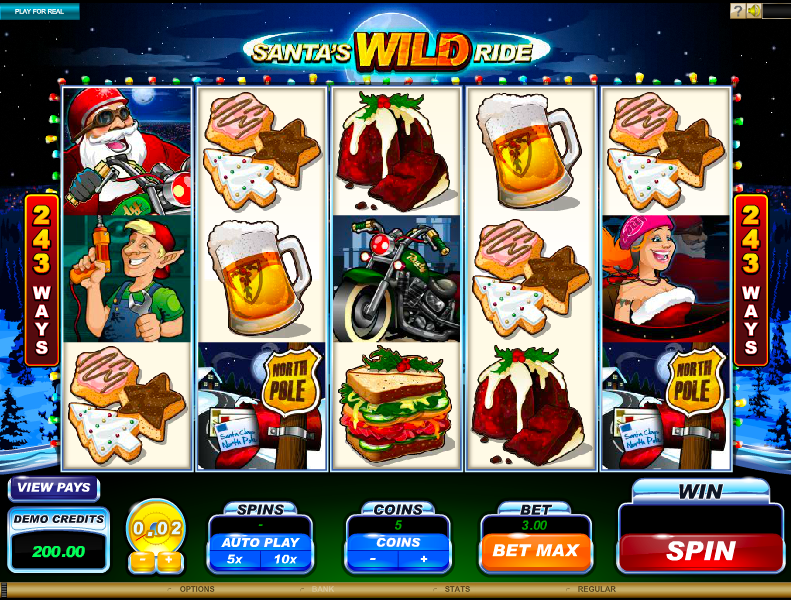Toggle sound with the speaker icon

[754, 11]
